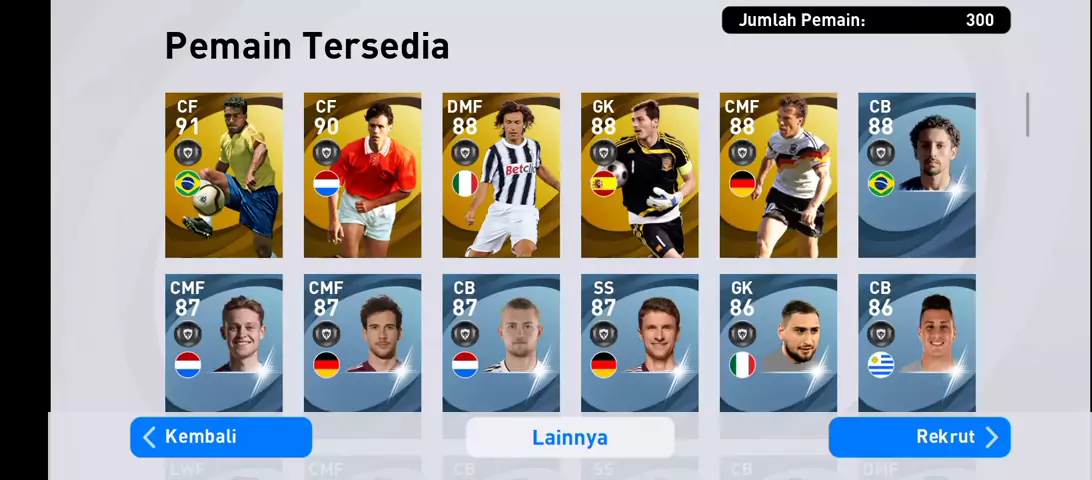Select the 86 CB Uruguay card
1092x480 pixels.
(x=917, y=342)
